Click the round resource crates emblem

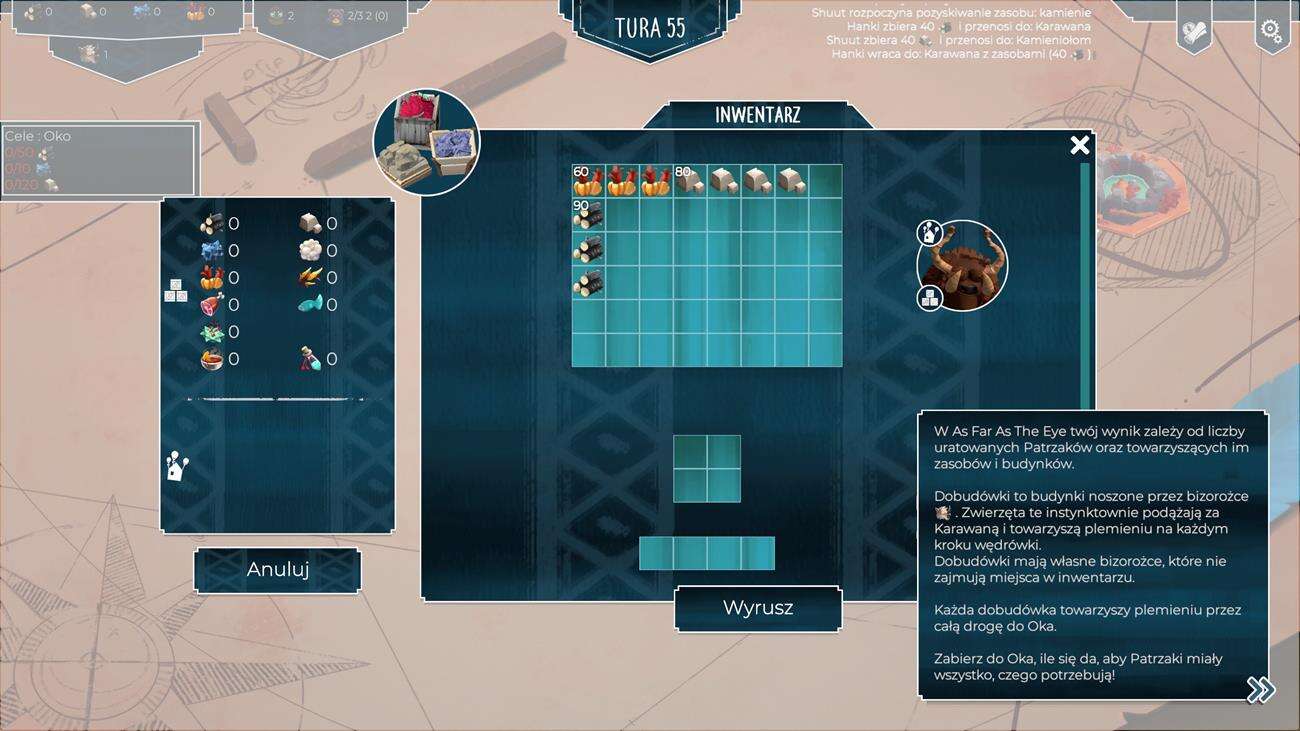426,142
